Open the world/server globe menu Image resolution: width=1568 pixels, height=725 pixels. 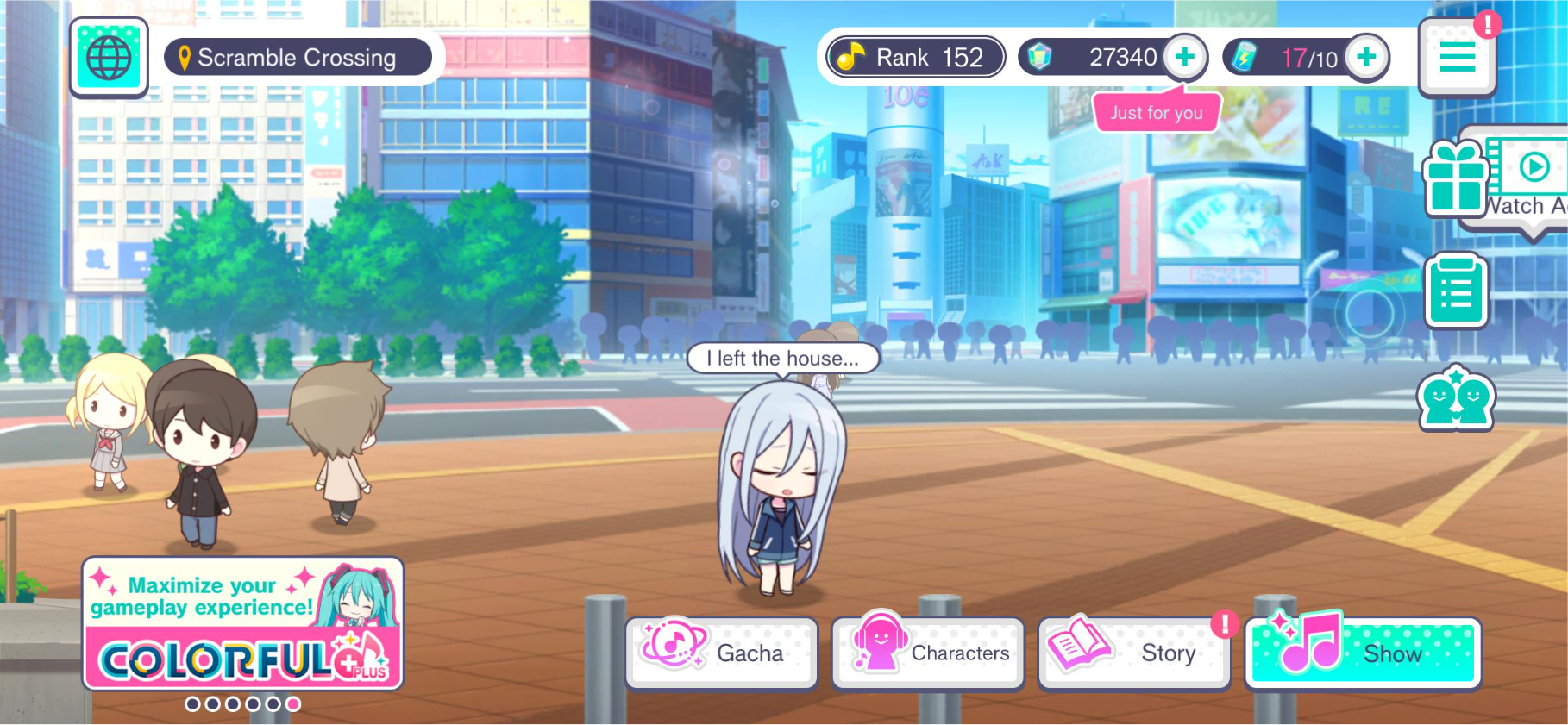pyautogui.click(x=109, y=58)
